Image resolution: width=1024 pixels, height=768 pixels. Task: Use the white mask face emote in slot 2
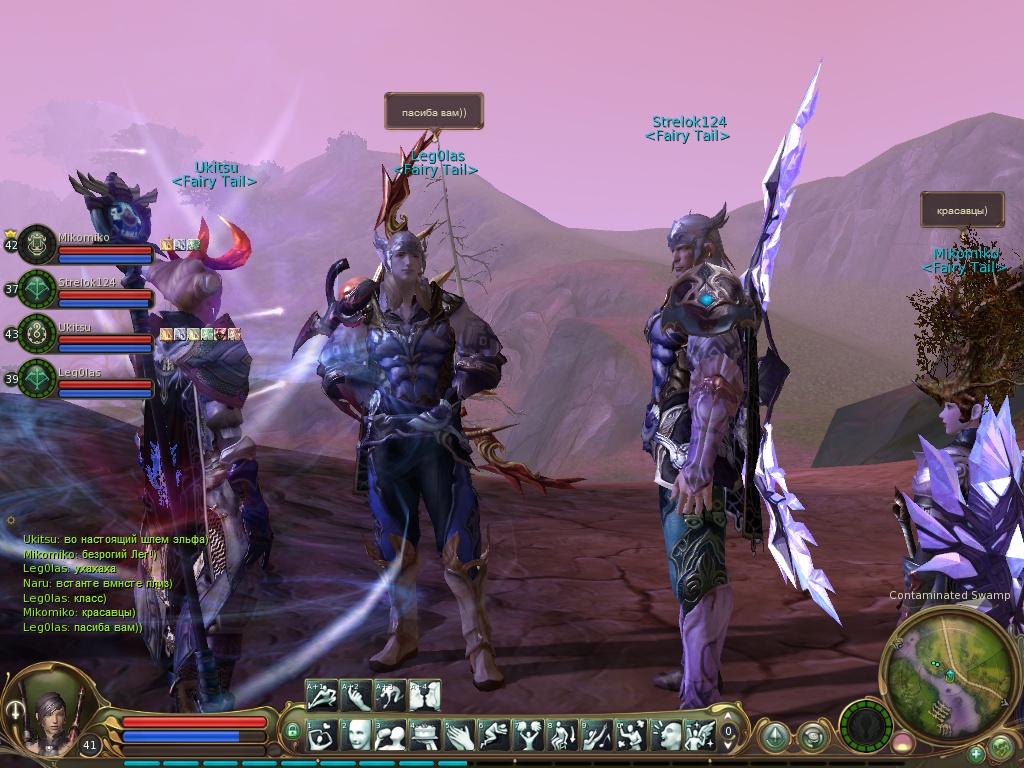(x=357, y=735)
